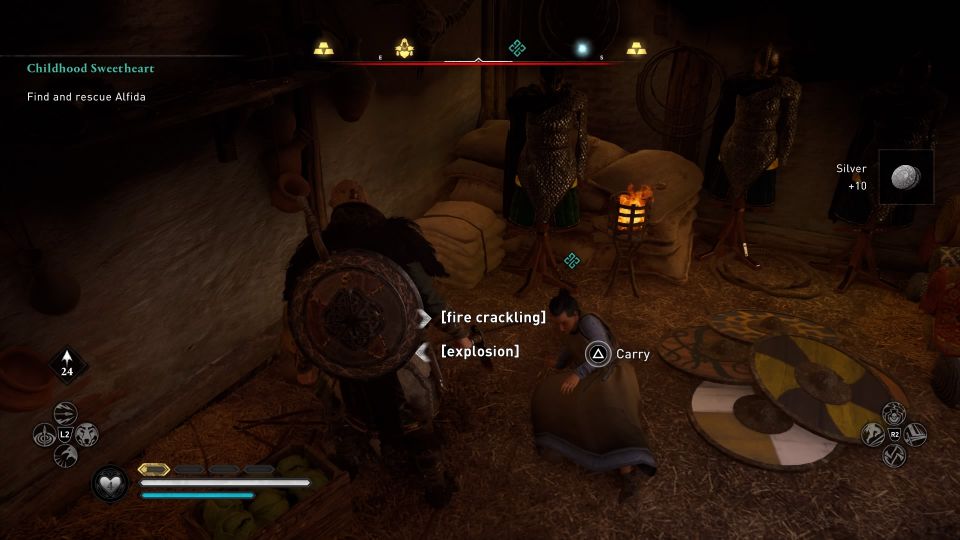Click the golden hooded figure compass marker
The height and width of the screenshot is (540, 960).
(x=405, y=48)
